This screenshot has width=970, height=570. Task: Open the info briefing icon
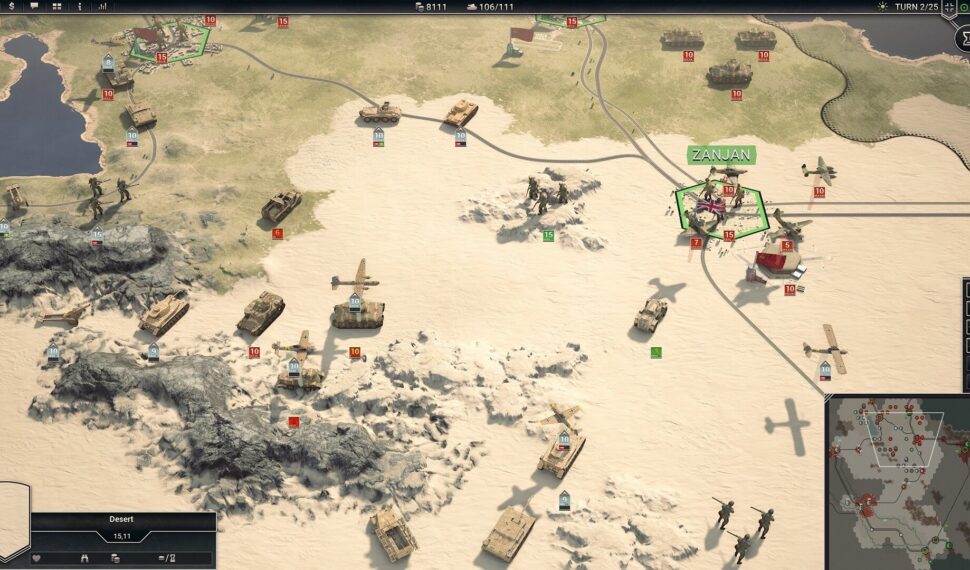pyautogui.click(x=79, y=6)
